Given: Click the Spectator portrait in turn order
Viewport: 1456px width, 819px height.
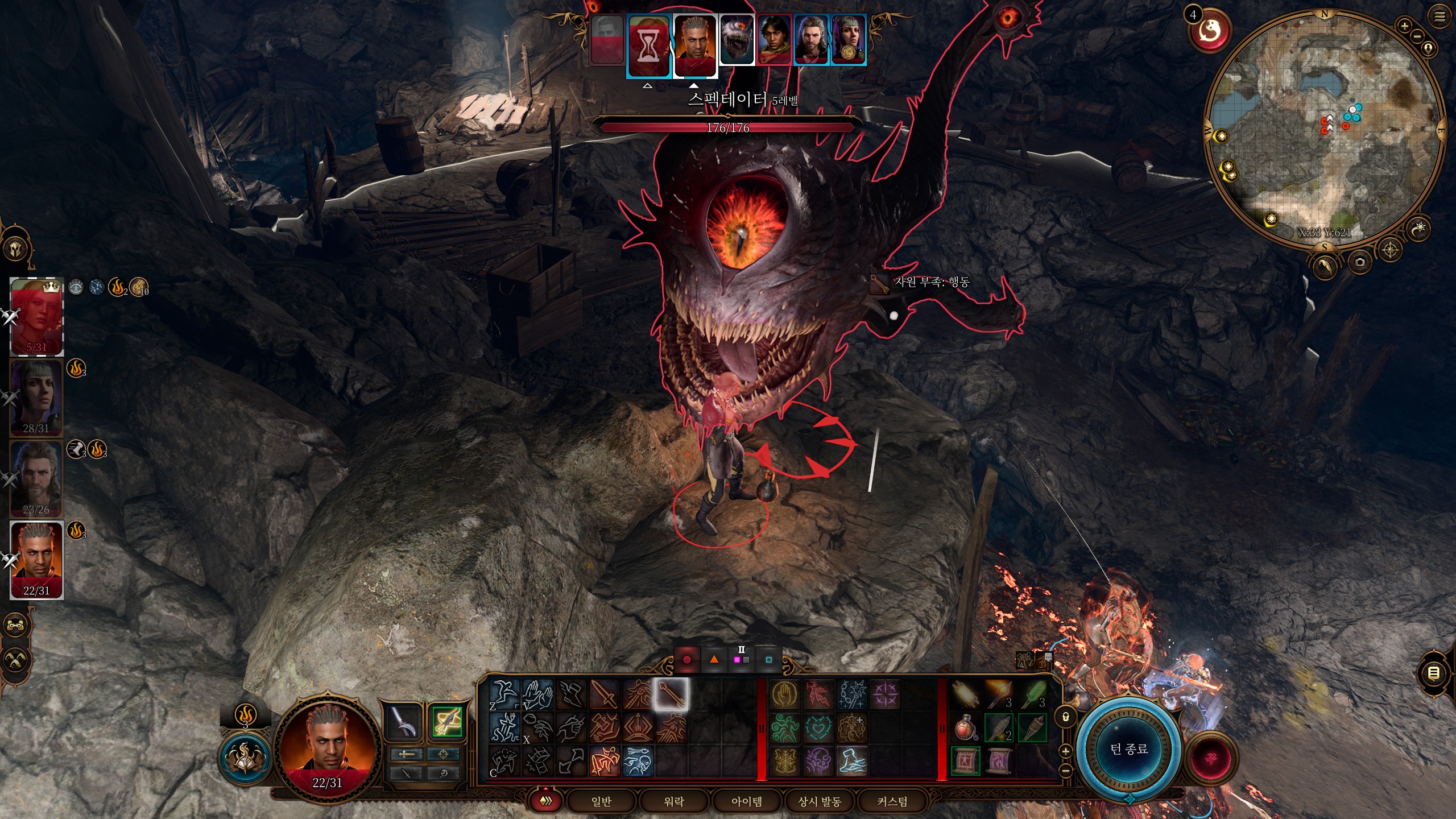Looking at the screenshot, I should tap(737, 40).
